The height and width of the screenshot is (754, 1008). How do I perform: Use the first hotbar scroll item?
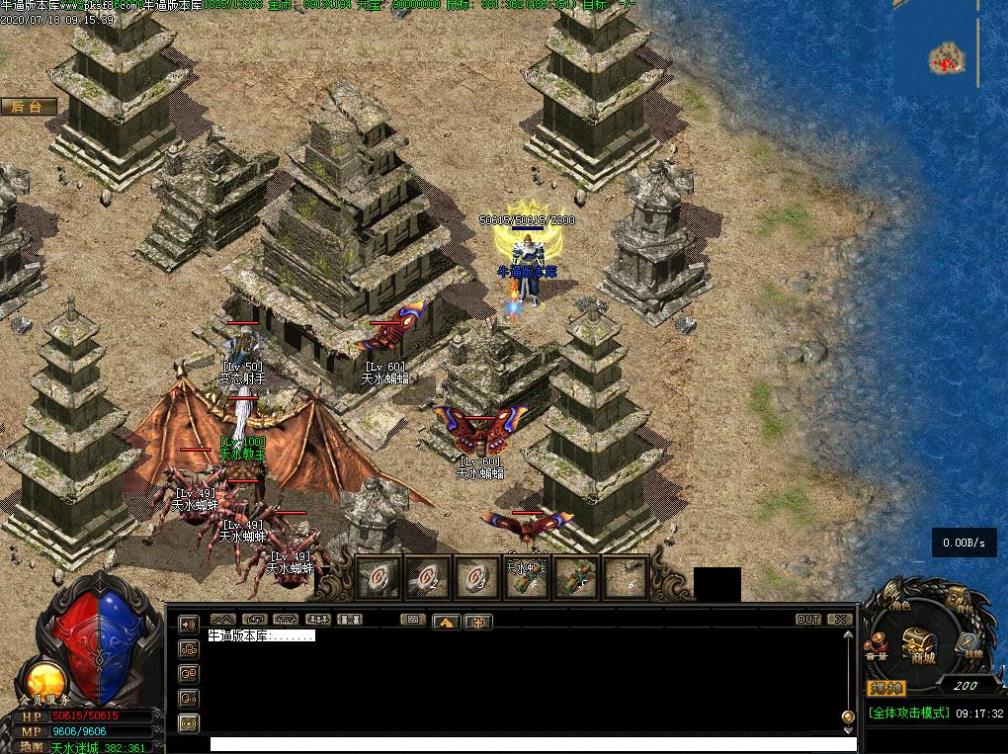378,578
